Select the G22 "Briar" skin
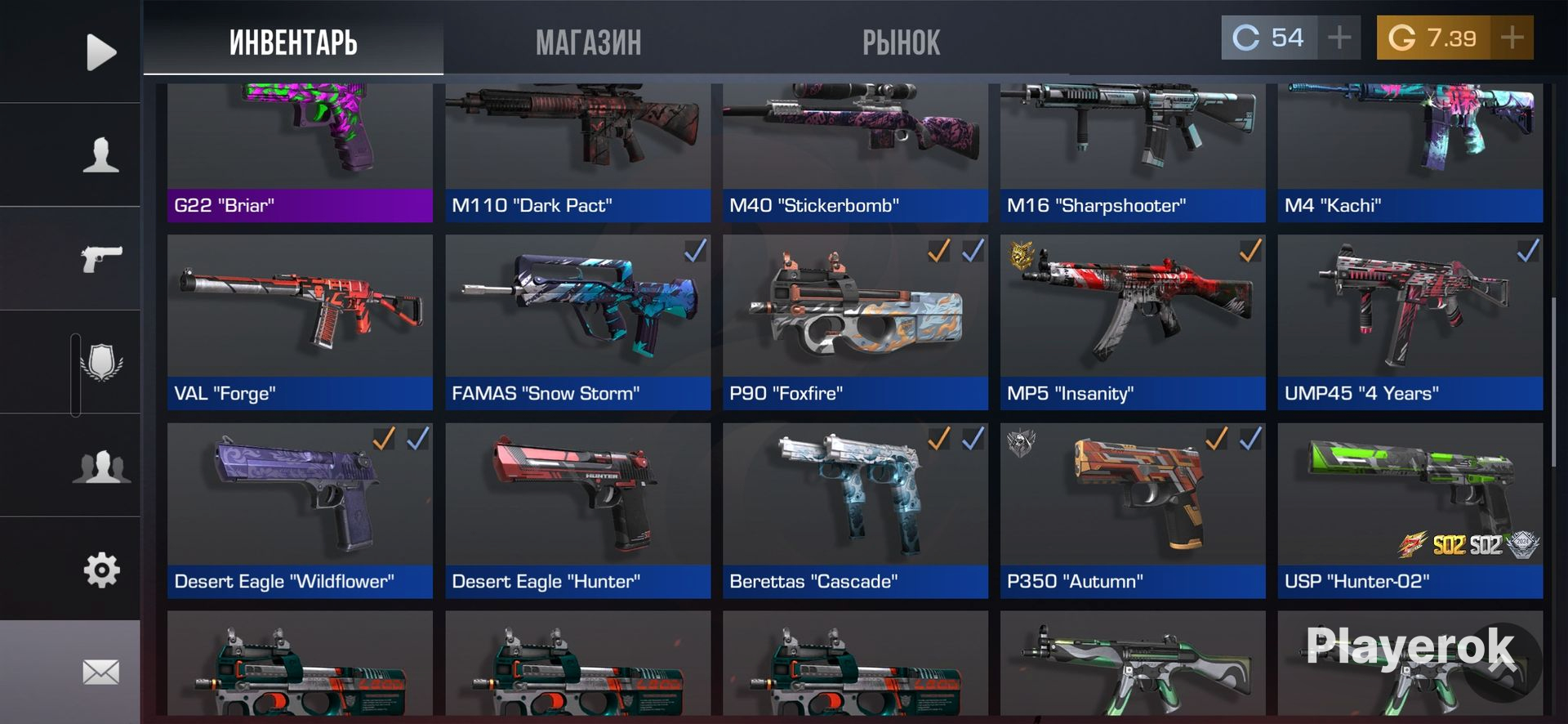The image size is (1568, 724). click(300, 155)
